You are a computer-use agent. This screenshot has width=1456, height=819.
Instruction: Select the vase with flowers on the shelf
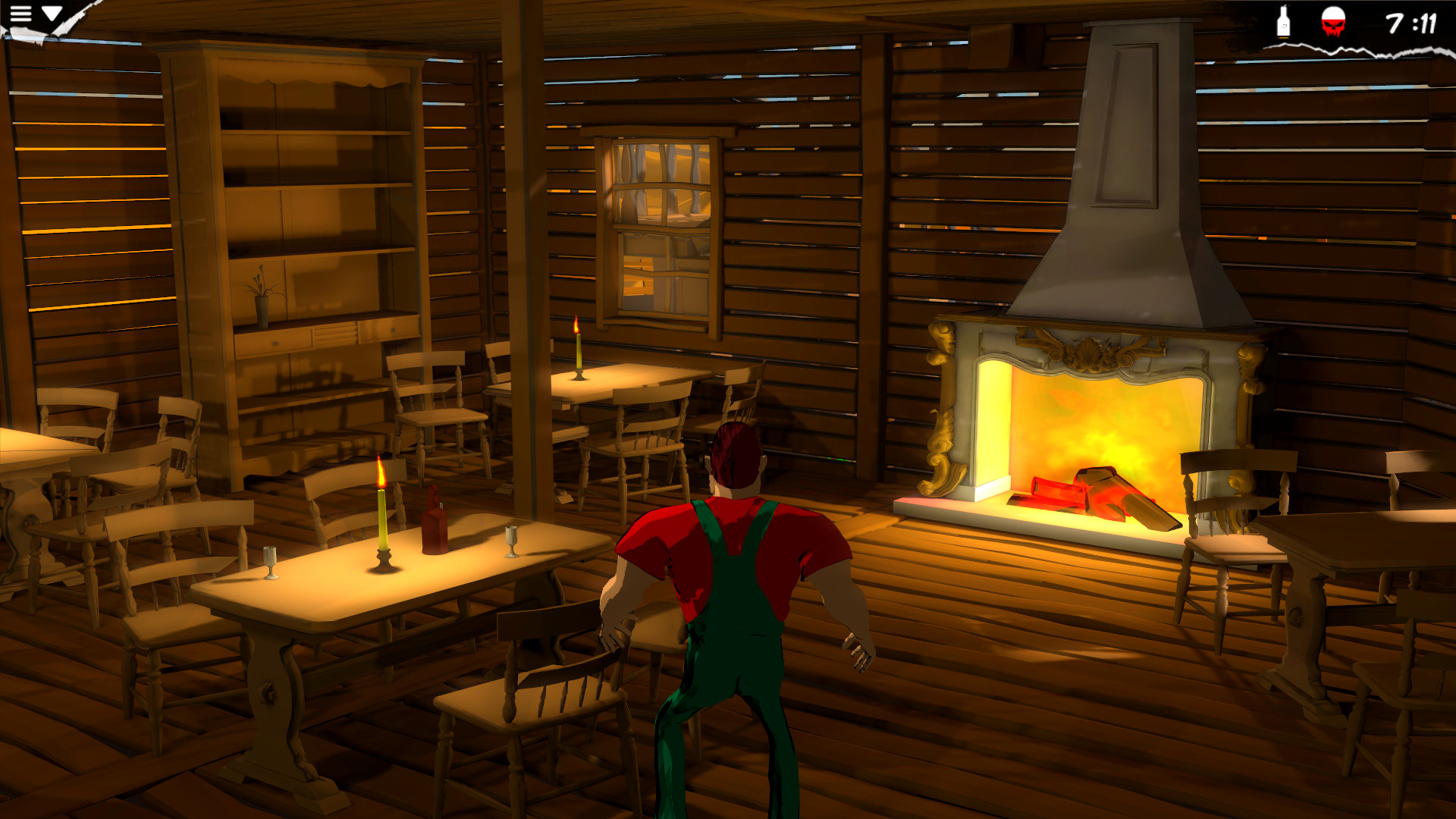pyautogui.click(x=261, y=296)
